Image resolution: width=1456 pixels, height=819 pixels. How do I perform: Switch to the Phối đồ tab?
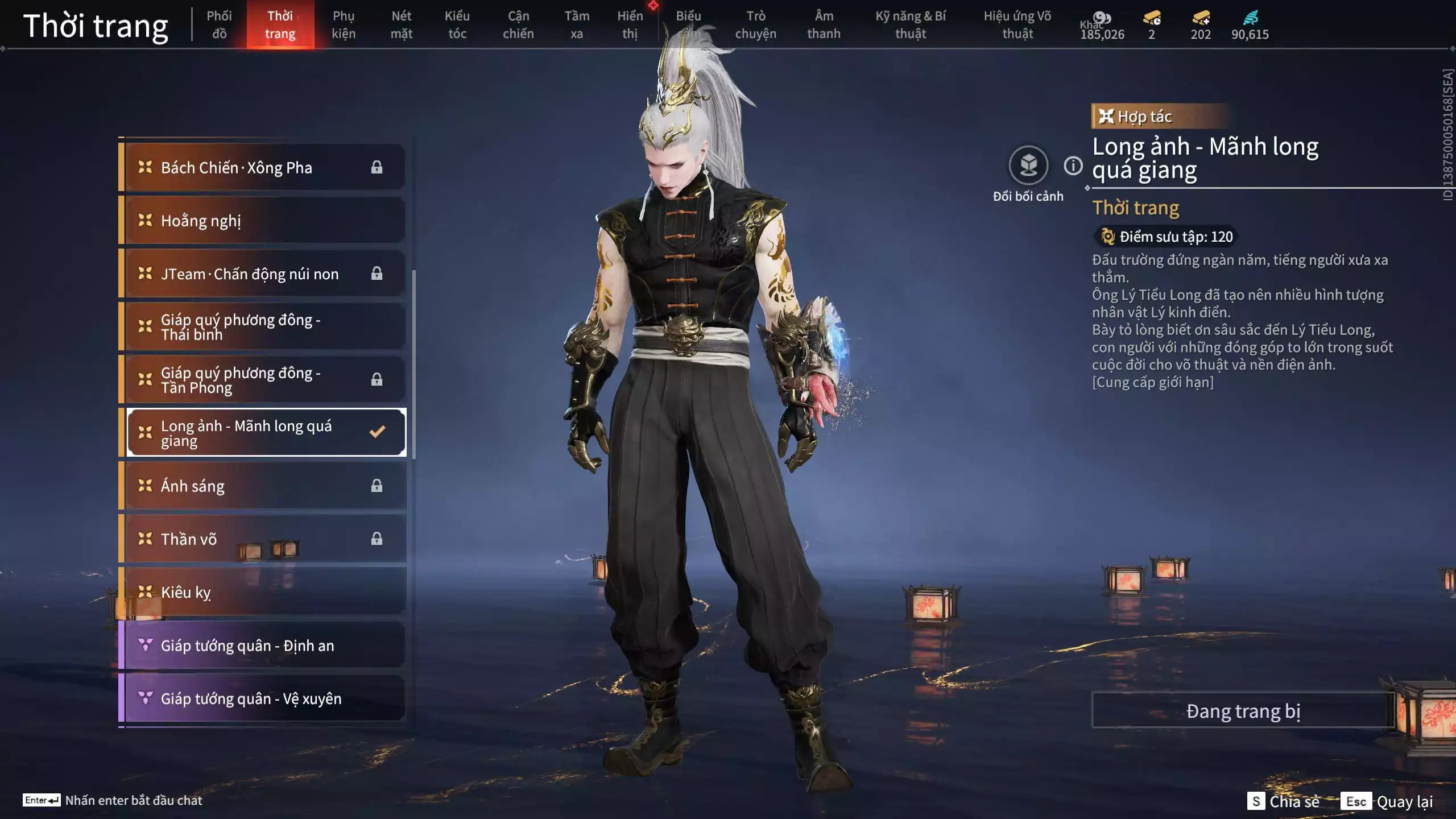click(219, 24)
